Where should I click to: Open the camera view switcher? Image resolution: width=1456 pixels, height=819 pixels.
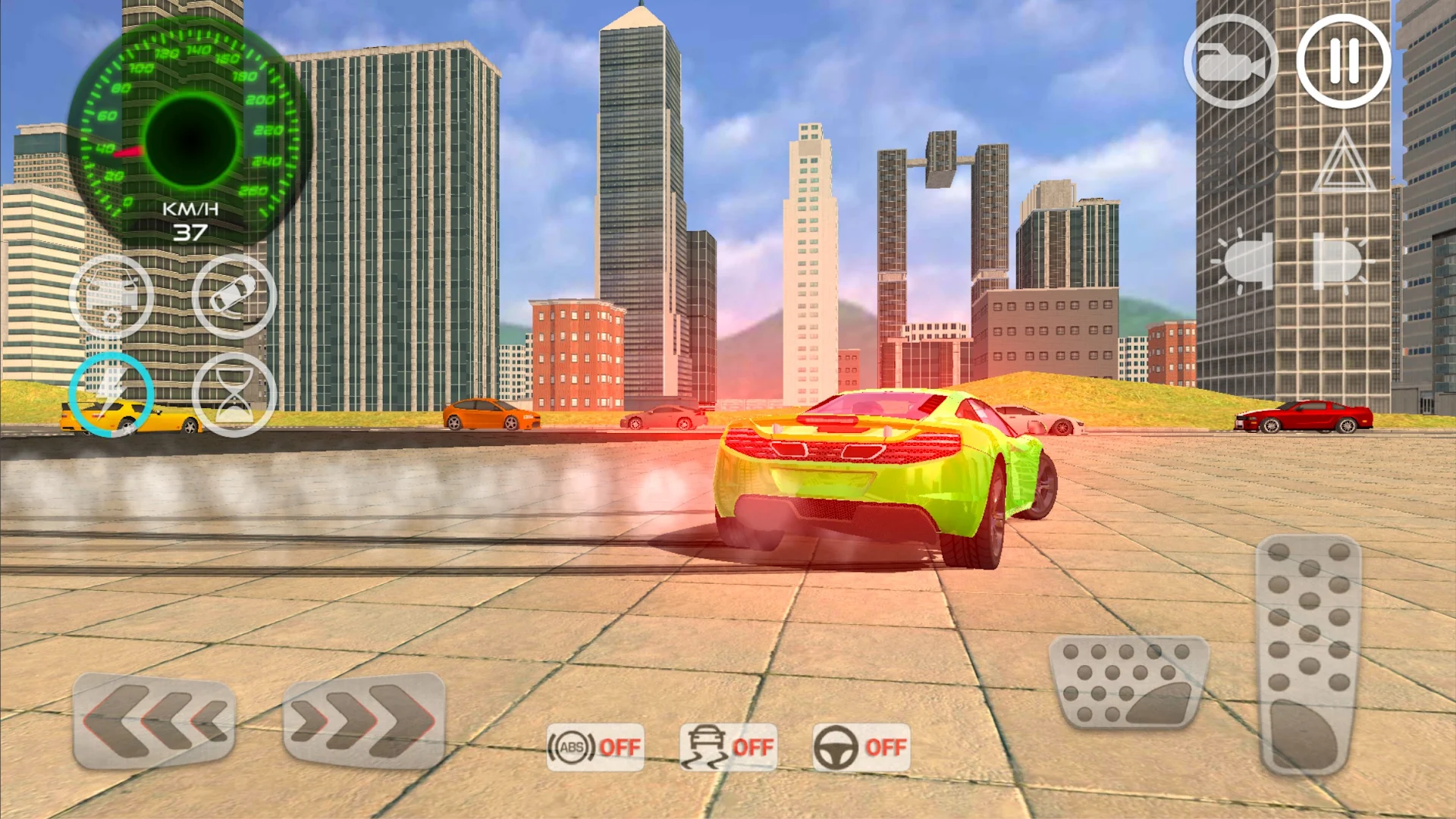(1230, 61)
